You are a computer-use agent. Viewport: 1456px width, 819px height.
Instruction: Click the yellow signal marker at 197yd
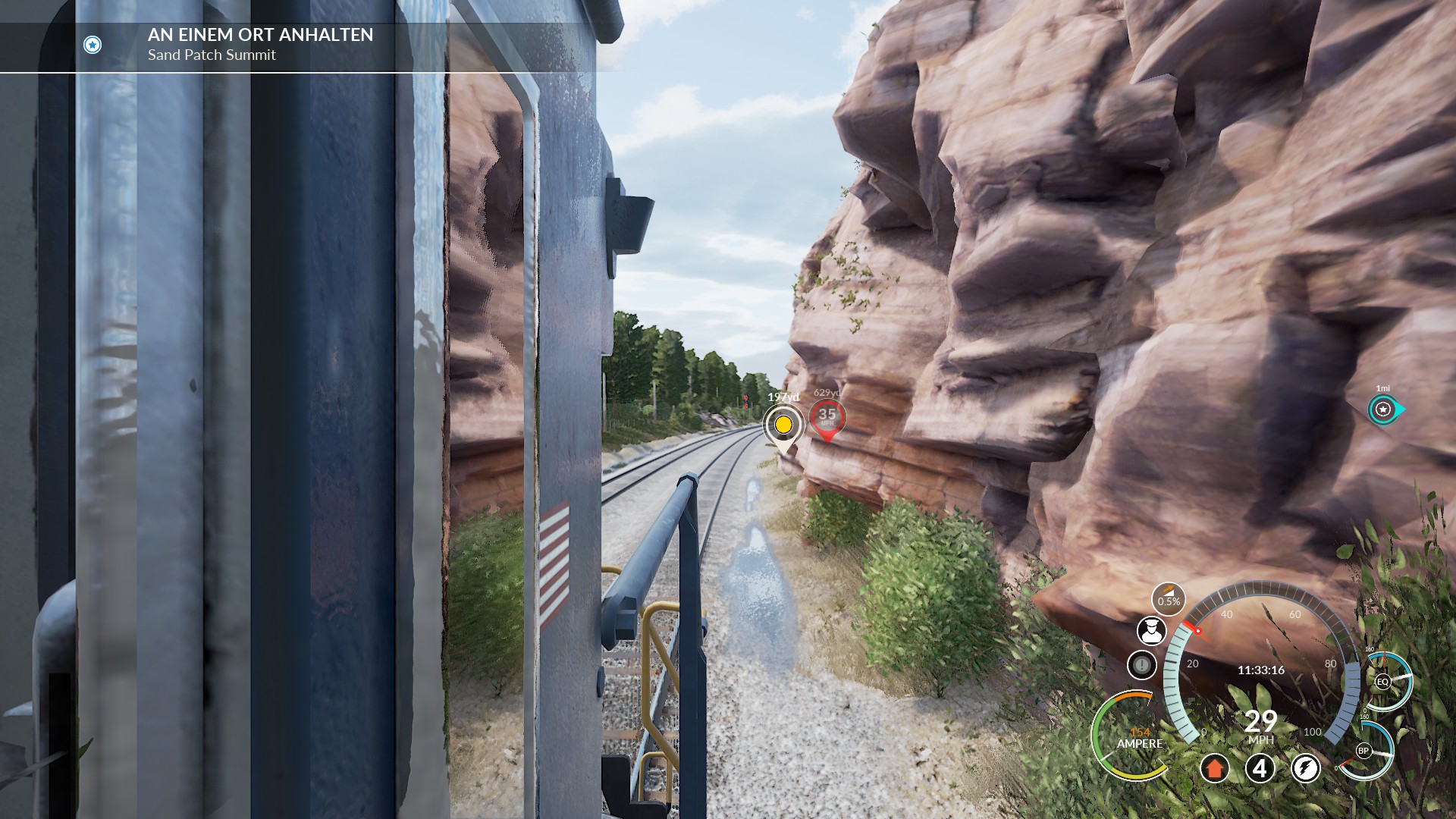click(783, 424)
